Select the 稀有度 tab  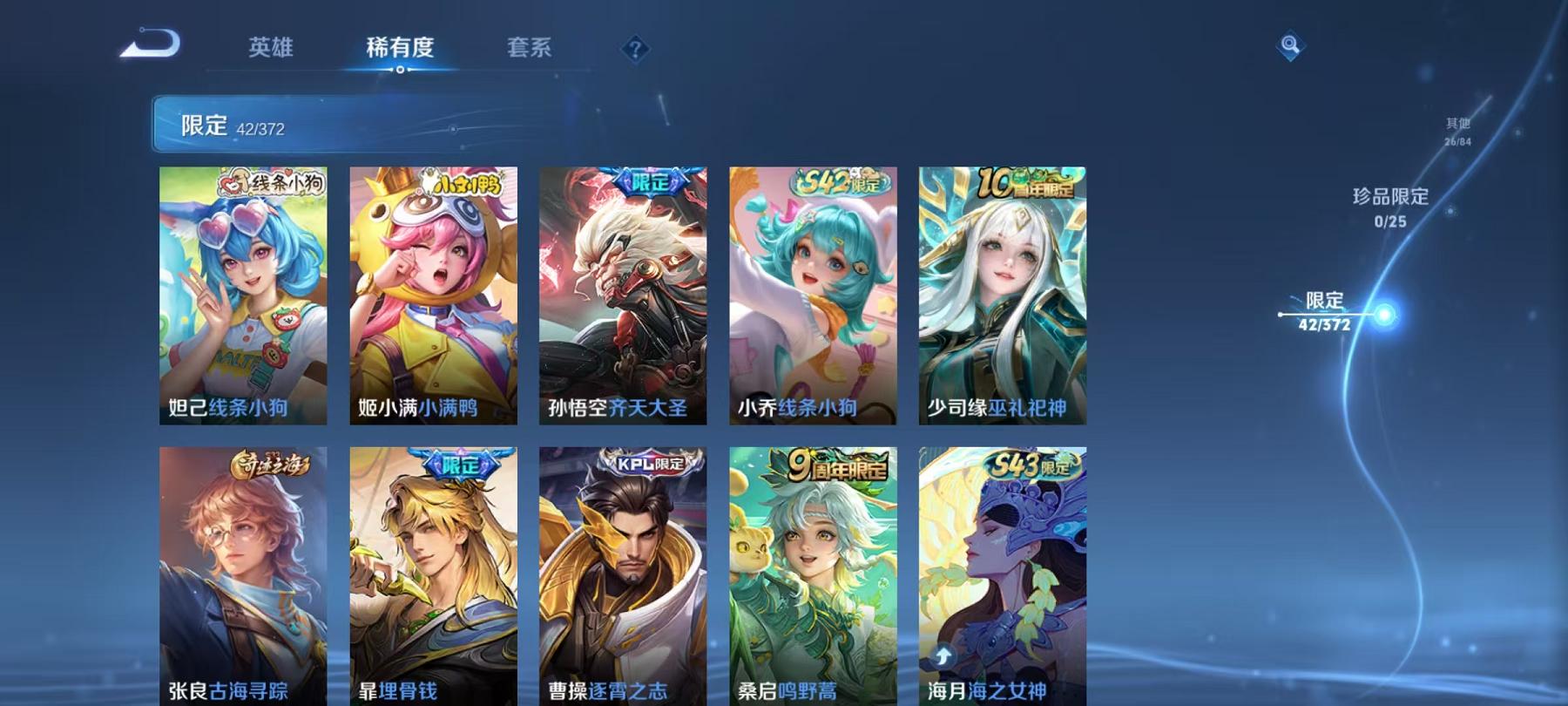pyautogui.click(x=401, y=50)
